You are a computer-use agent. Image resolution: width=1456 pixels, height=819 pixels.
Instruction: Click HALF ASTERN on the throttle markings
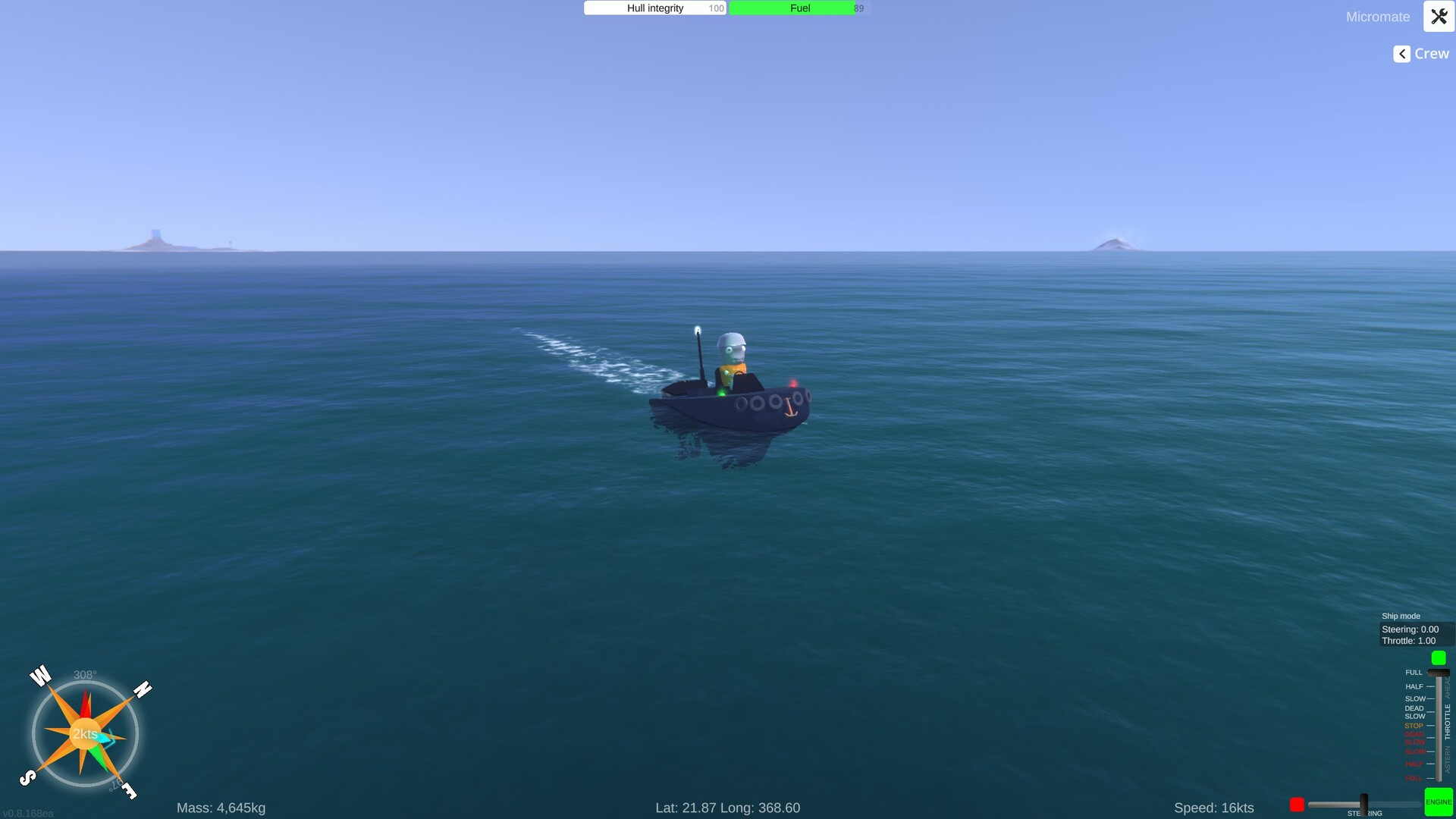point(1414,764)
